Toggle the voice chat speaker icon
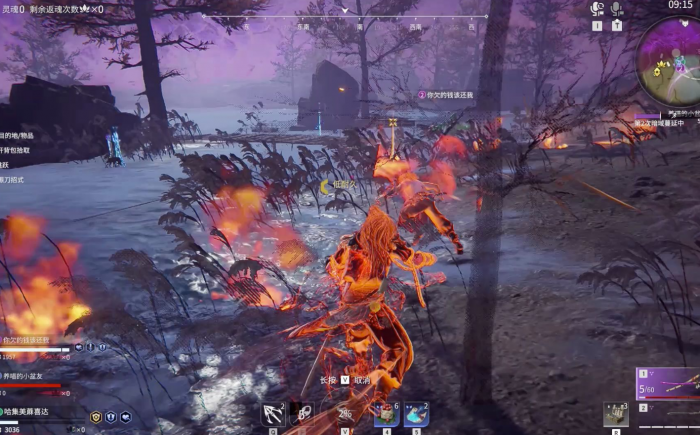This screenshot has height=435, width=700. click(598, 9)
